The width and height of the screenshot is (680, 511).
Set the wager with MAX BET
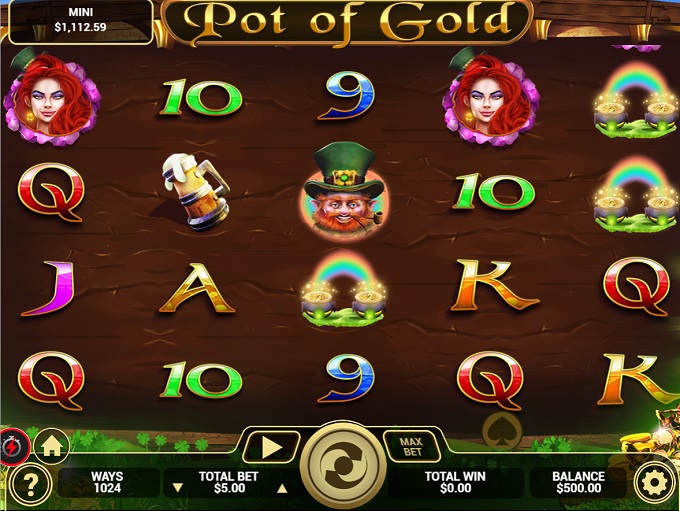click(410, 447)
